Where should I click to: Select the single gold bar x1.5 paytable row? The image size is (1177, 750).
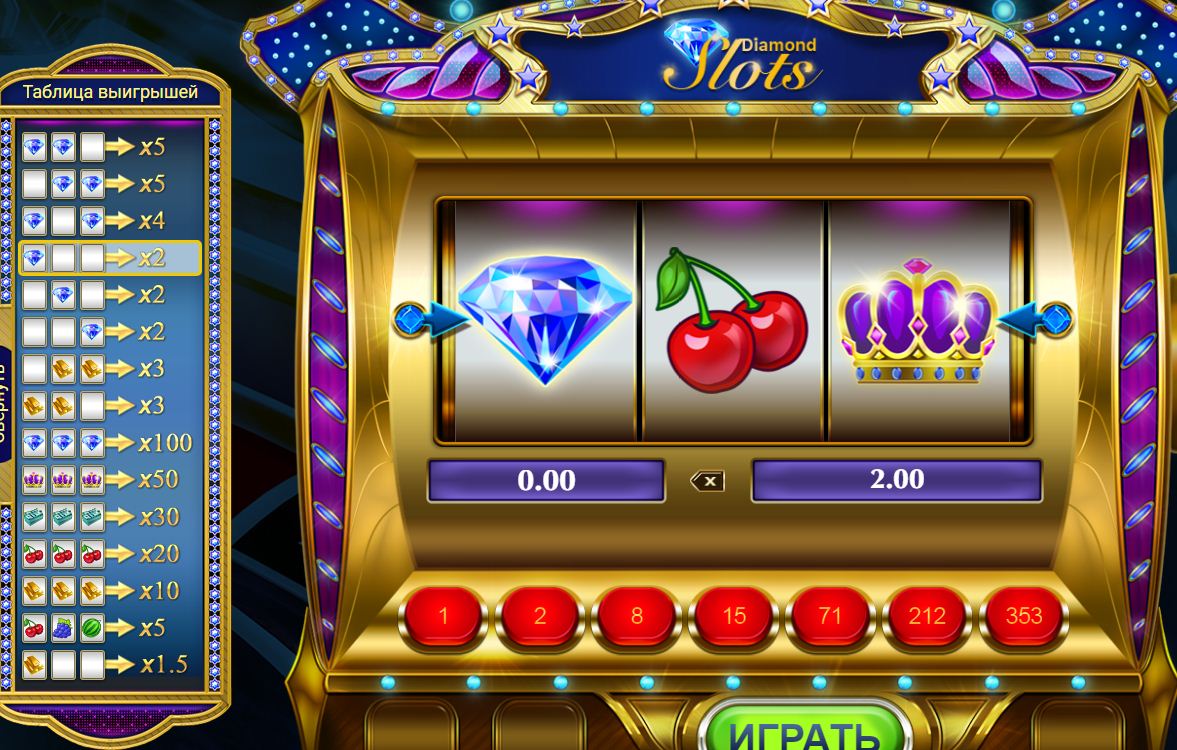(x=109, y=665)
